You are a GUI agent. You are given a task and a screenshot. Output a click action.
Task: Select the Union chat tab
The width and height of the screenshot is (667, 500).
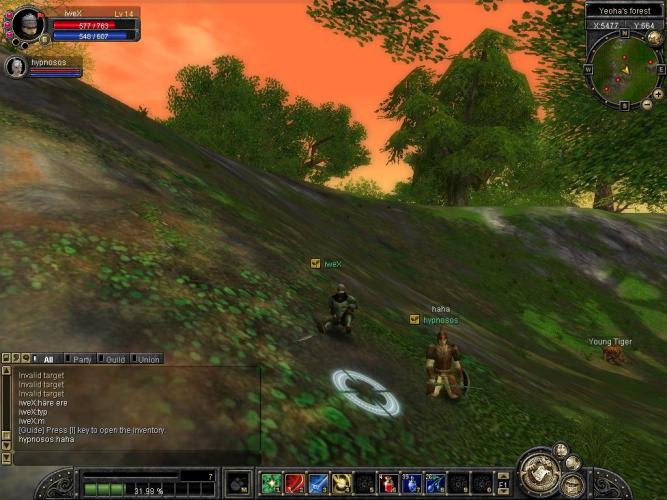pyautogui.click(x=148, y=359)
